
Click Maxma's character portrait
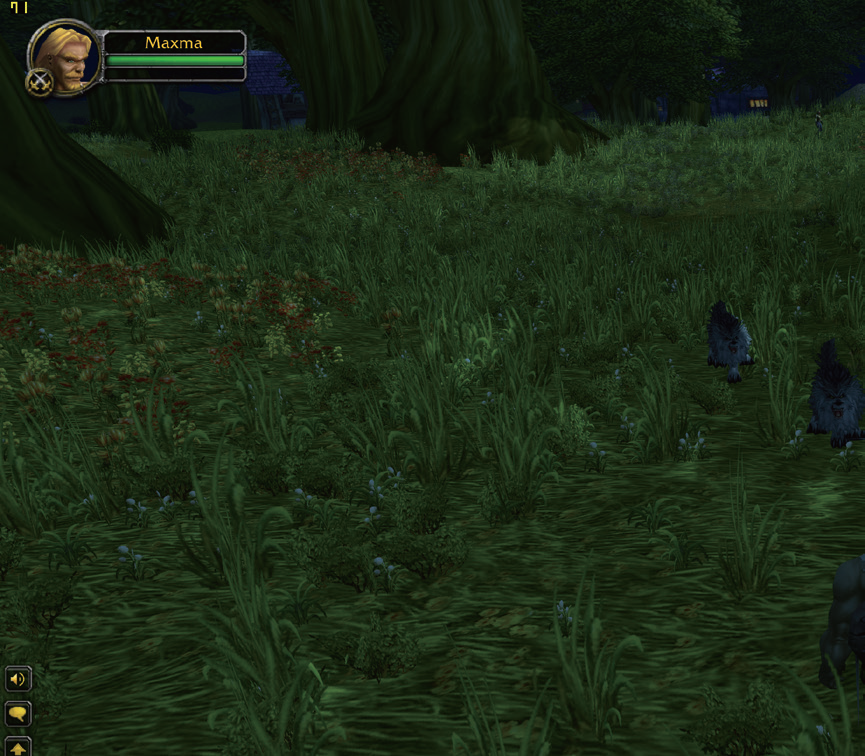coord(65,57)
